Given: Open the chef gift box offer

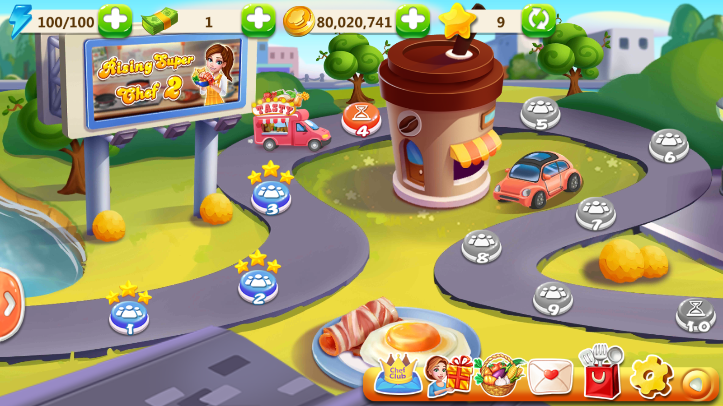Looking at the screenshot, I should [448, 375].
